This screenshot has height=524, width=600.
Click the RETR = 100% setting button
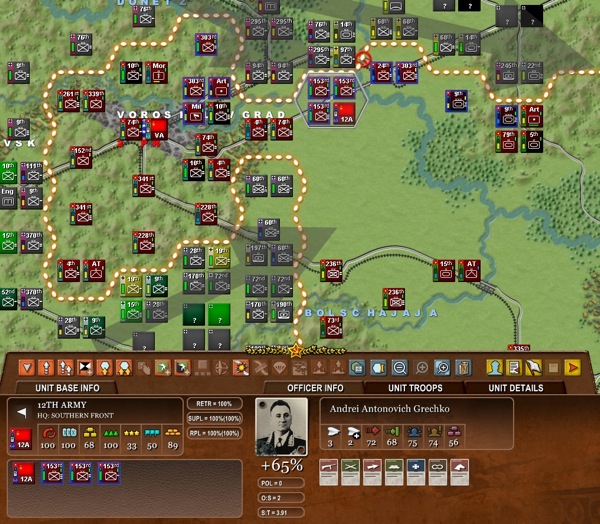click(x=212, y=404)
